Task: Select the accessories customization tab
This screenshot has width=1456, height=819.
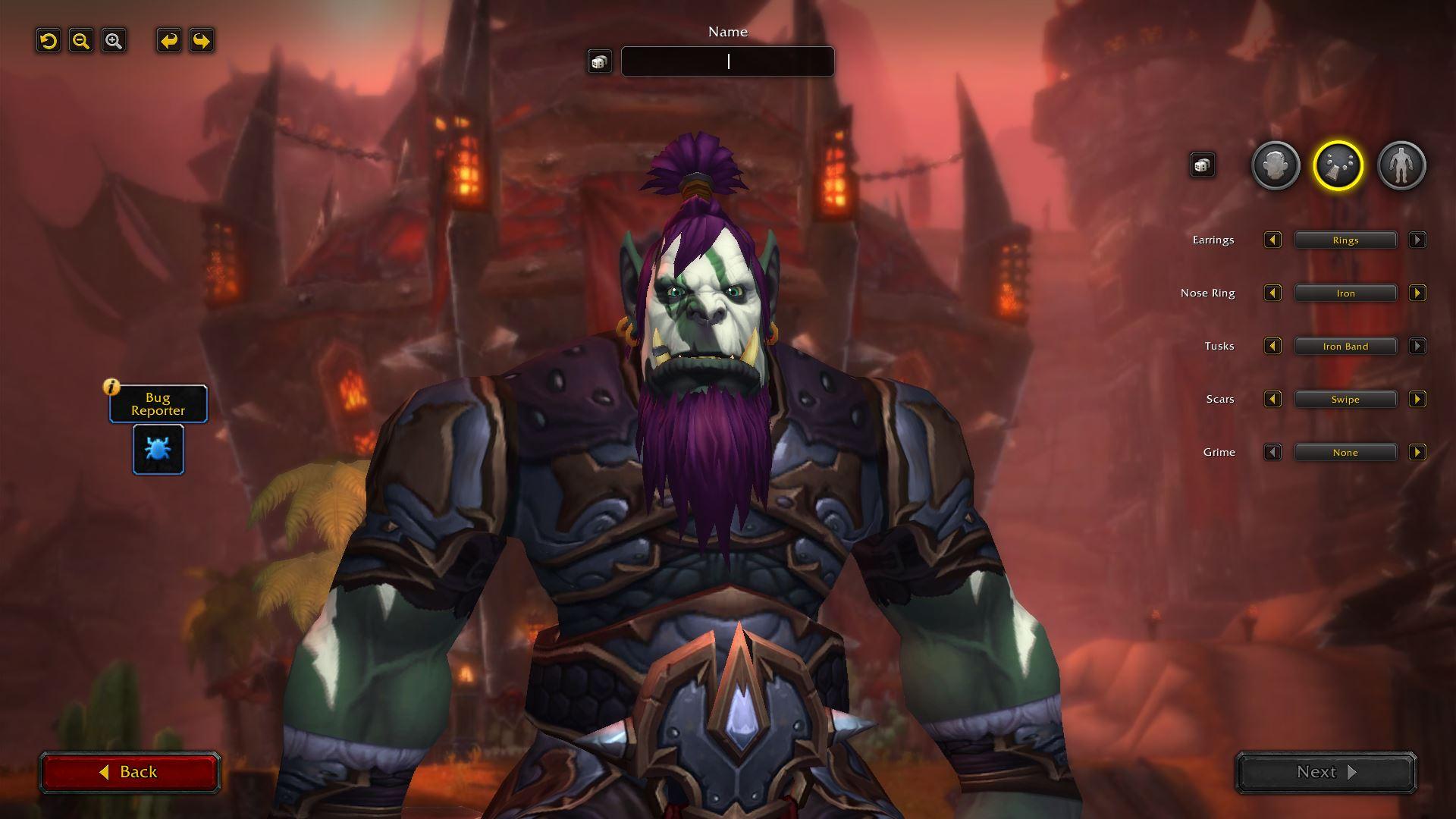Action: pyautogui.click(x=1338, y=165)
